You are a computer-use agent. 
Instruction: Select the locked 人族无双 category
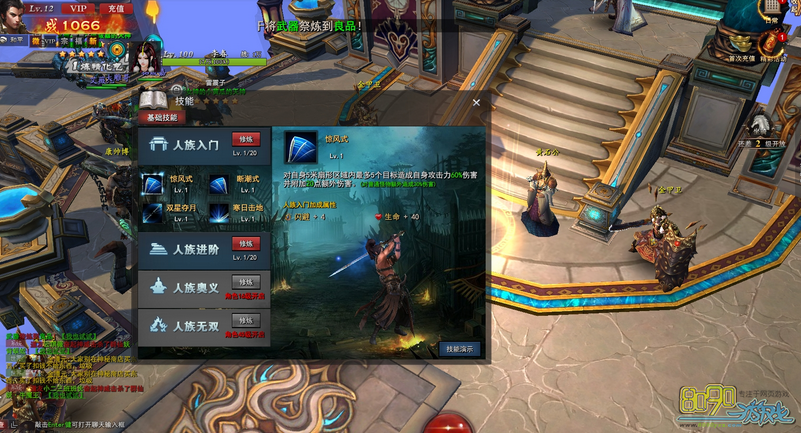click(204, 323)
